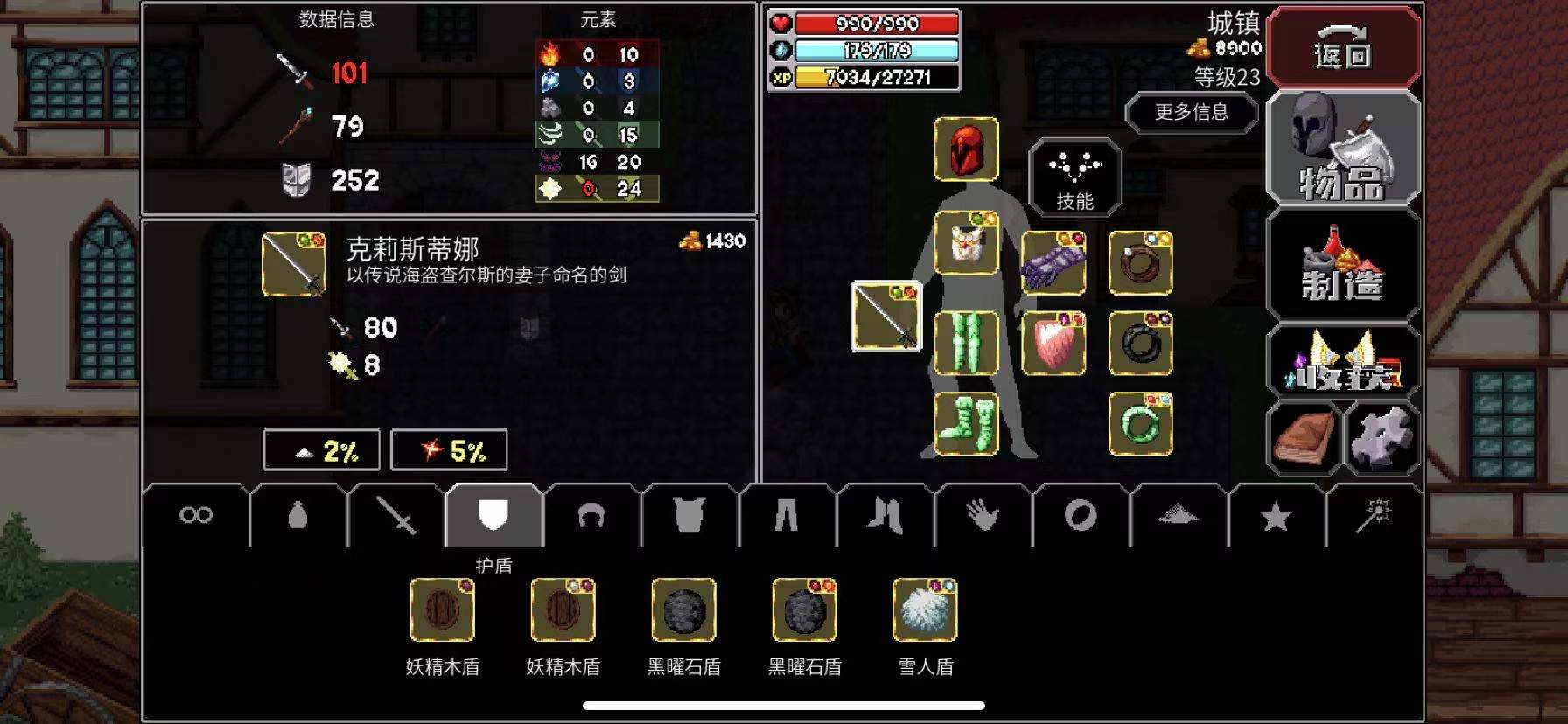1568x724 pixels.
Task: Switch to the 制造 crafting menu
Action: click(x=1342, y=265)
